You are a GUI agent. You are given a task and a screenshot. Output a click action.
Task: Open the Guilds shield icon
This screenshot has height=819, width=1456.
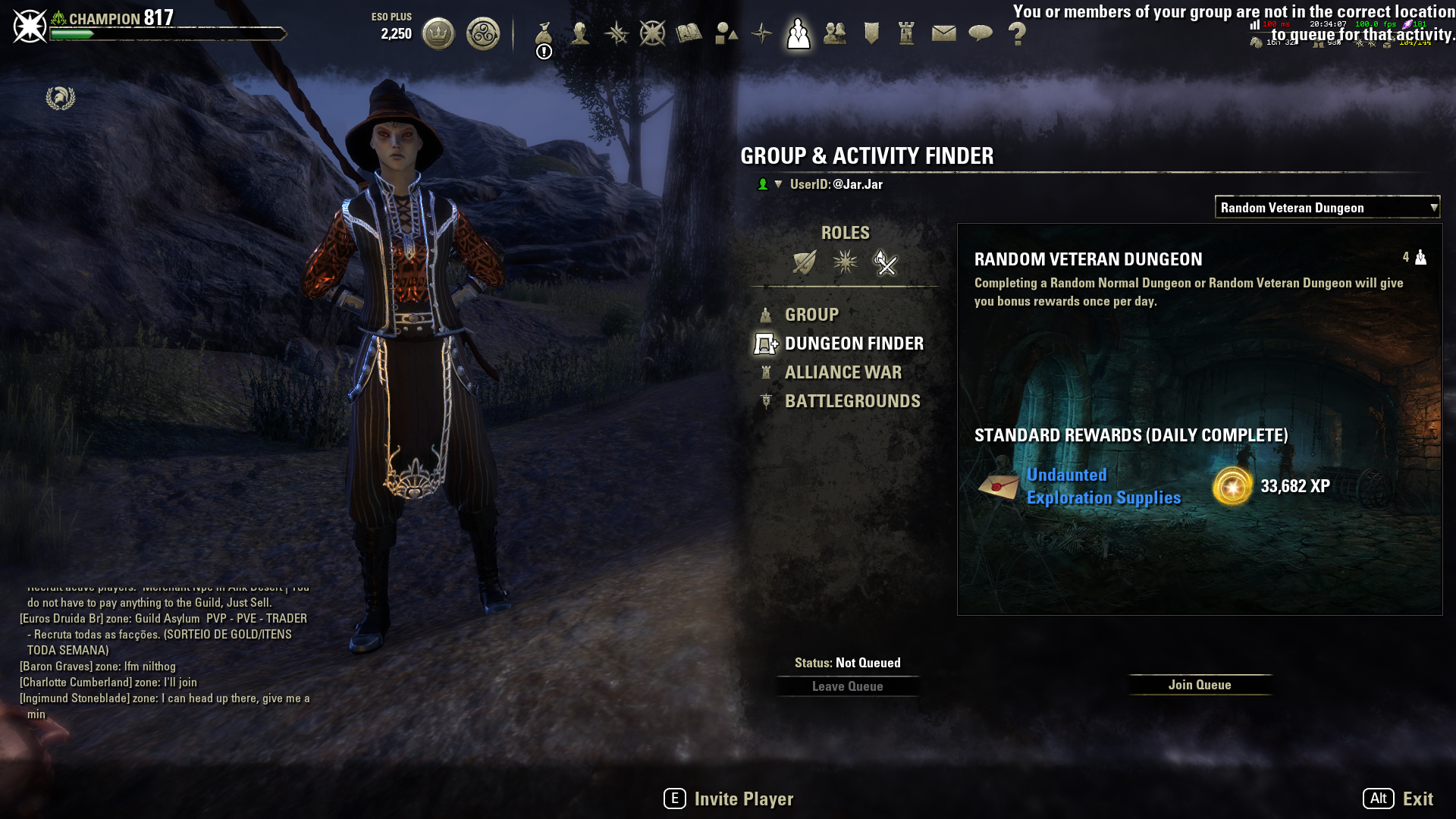click(871, 33)
